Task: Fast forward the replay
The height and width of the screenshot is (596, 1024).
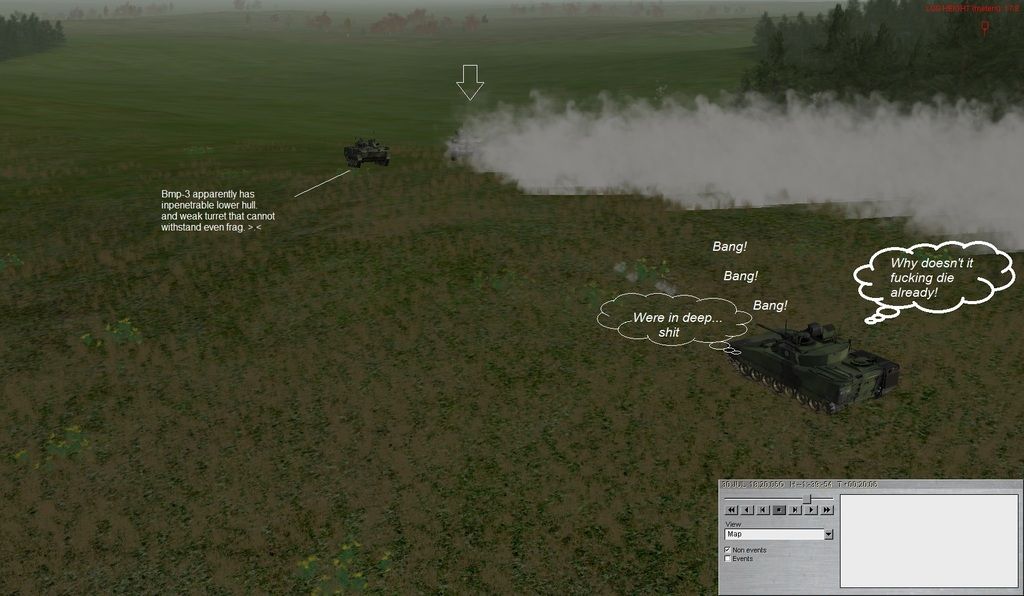Action: pos(827,510)
